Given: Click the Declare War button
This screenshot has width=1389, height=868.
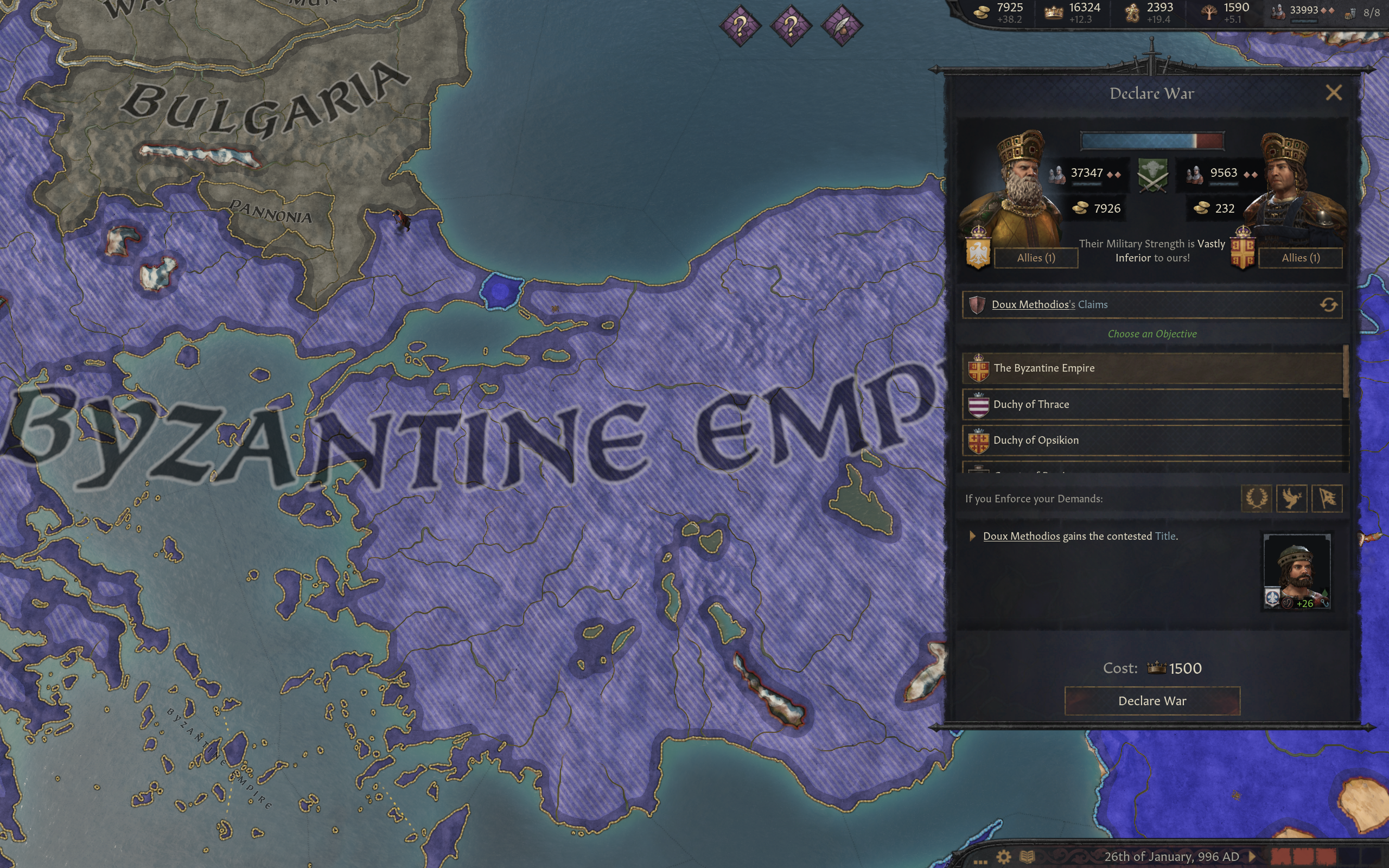Looking at the screenshot, I should point(1153,701).
